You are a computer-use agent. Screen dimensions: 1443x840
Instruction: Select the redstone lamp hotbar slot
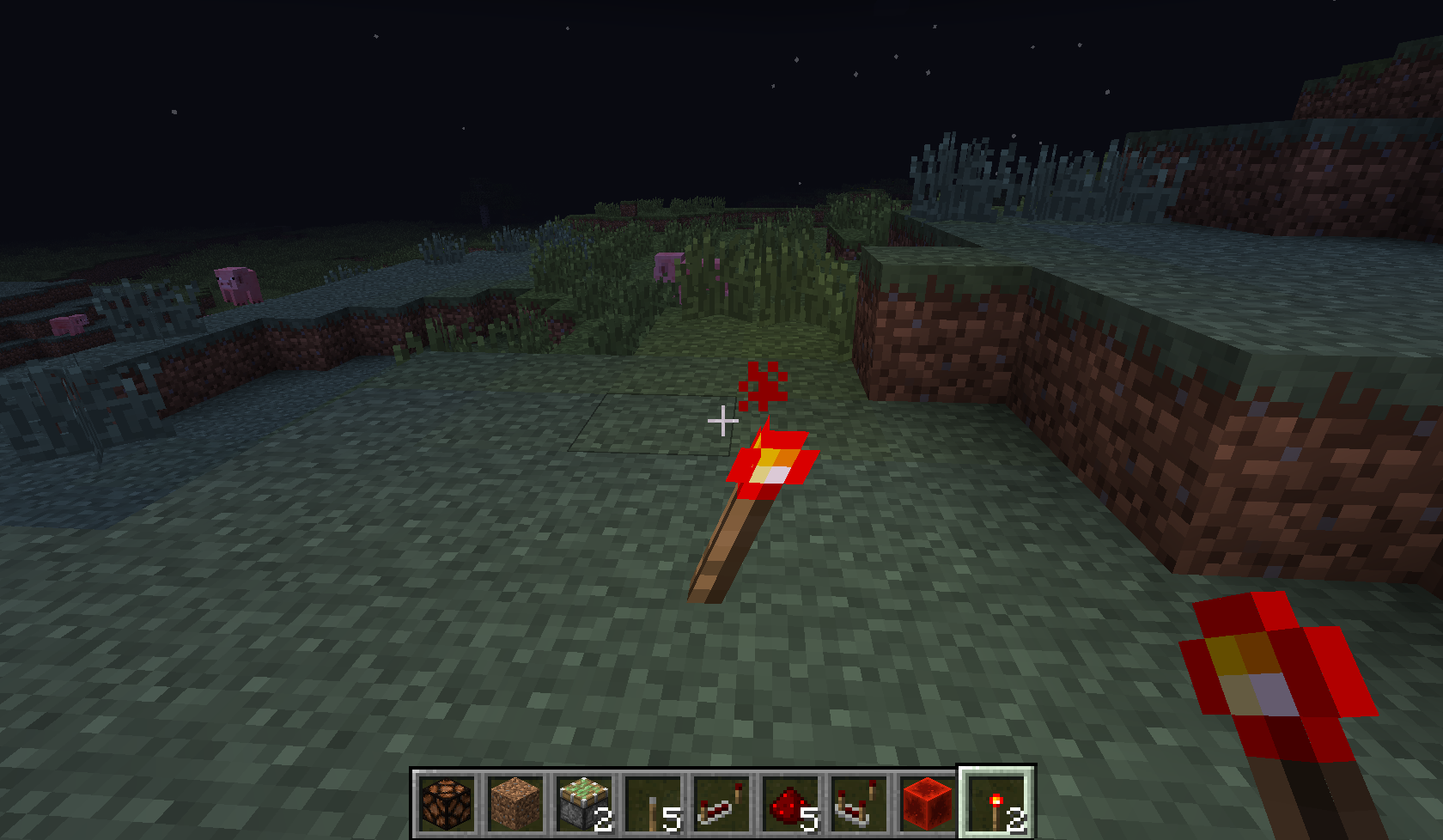point(447,803)
